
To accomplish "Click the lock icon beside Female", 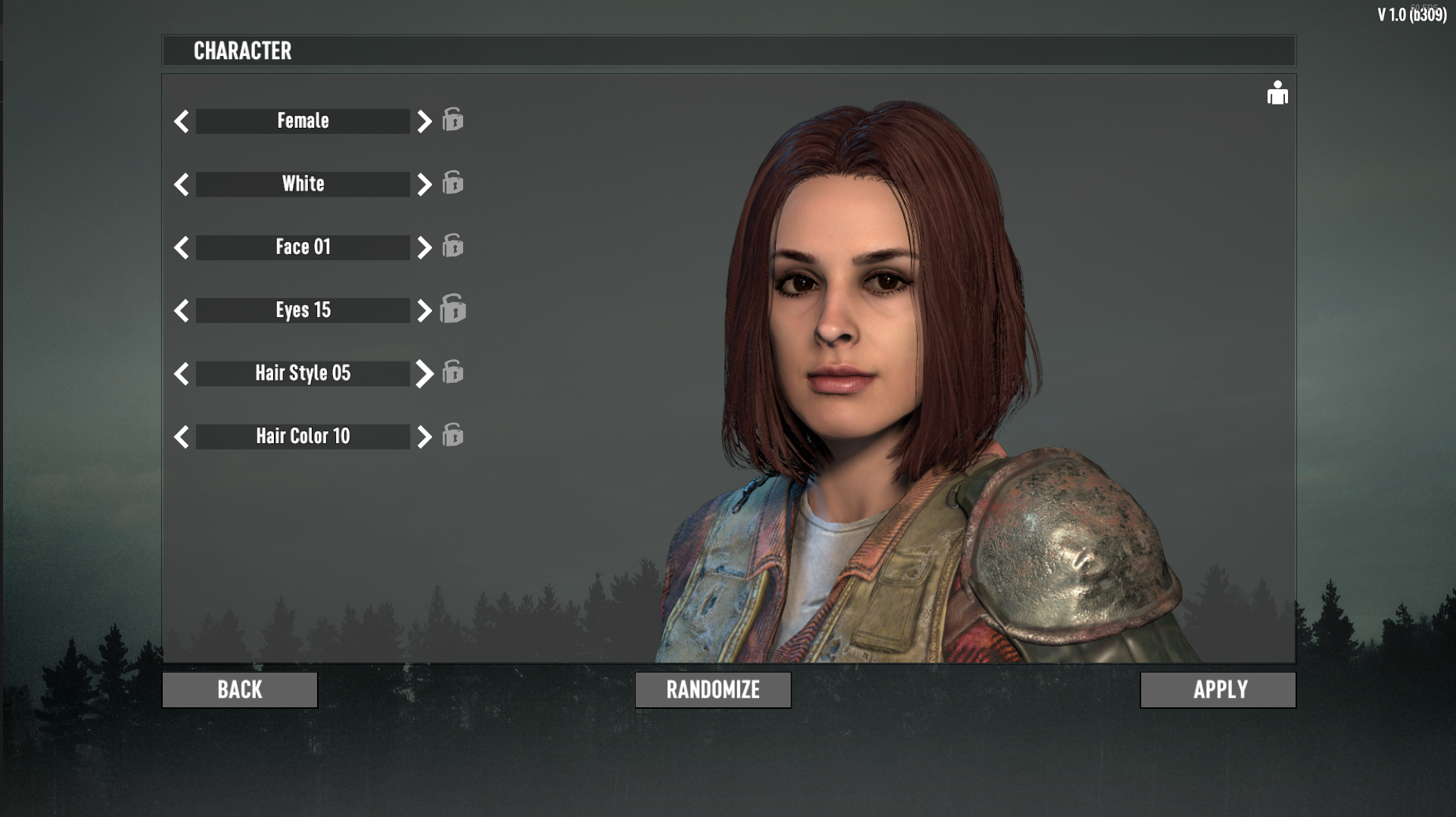I will coord(453,120).
